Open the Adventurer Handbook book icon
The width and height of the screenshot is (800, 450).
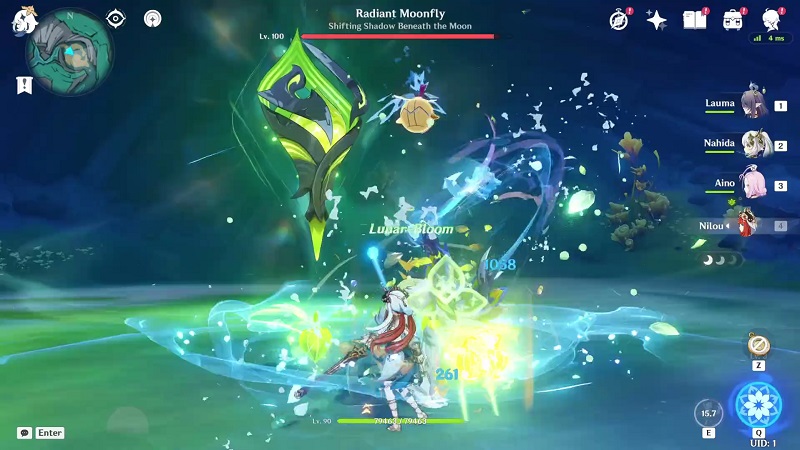(694, 20)
